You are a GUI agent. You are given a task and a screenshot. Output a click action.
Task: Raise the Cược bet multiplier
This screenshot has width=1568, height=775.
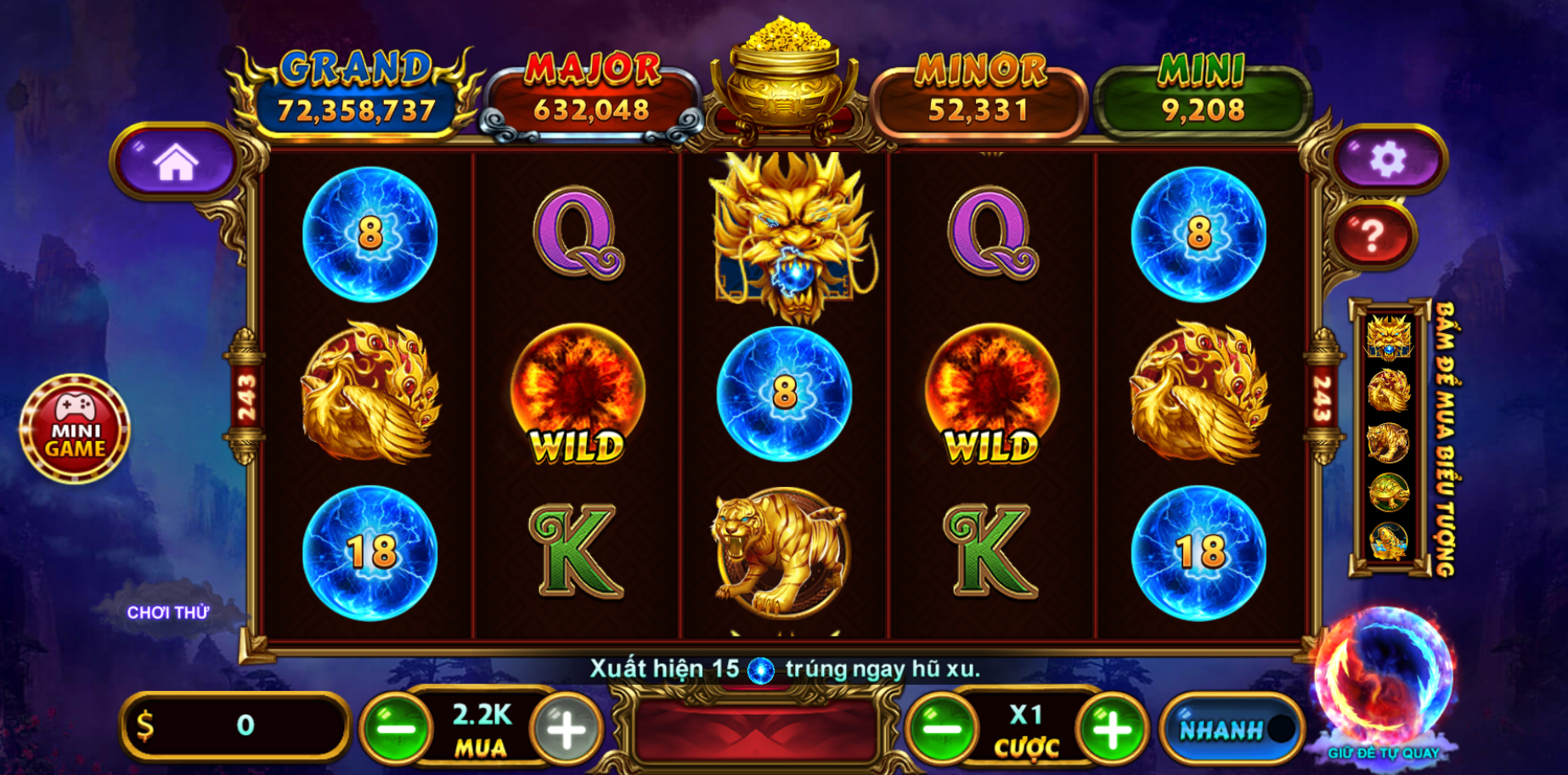[1113, 728]
